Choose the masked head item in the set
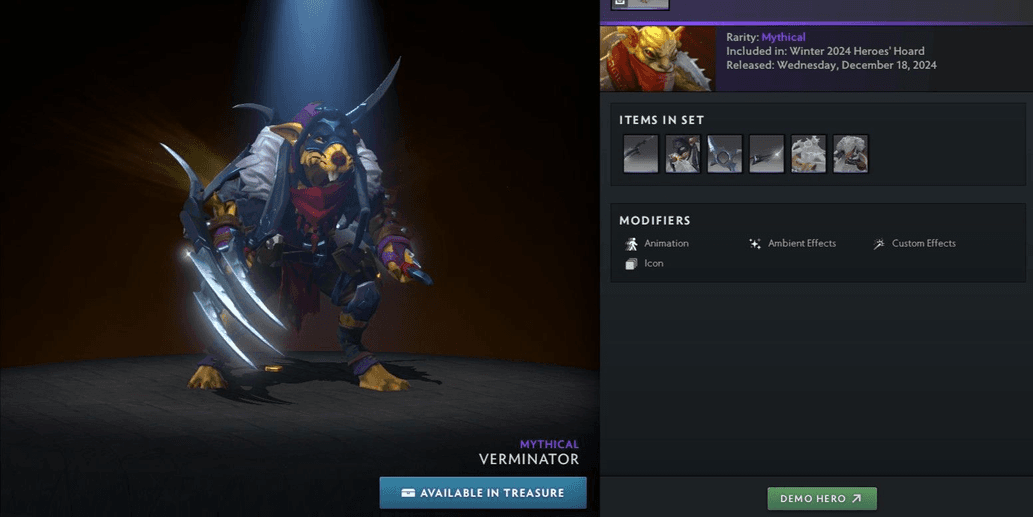This screenshot has height=517, width=1033. click(x=683, y=154)
